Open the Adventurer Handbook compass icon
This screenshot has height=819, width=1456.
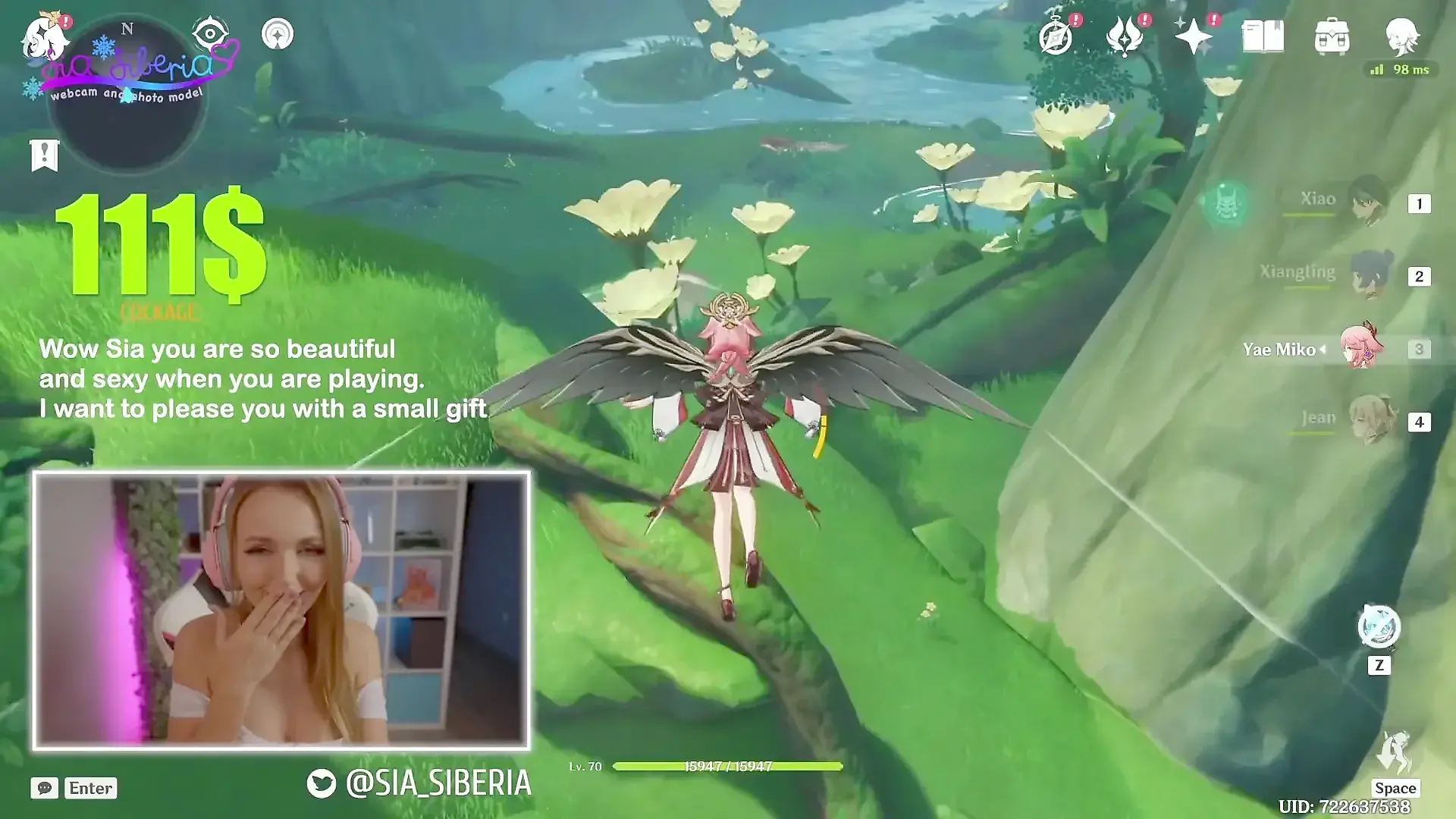1056,36
